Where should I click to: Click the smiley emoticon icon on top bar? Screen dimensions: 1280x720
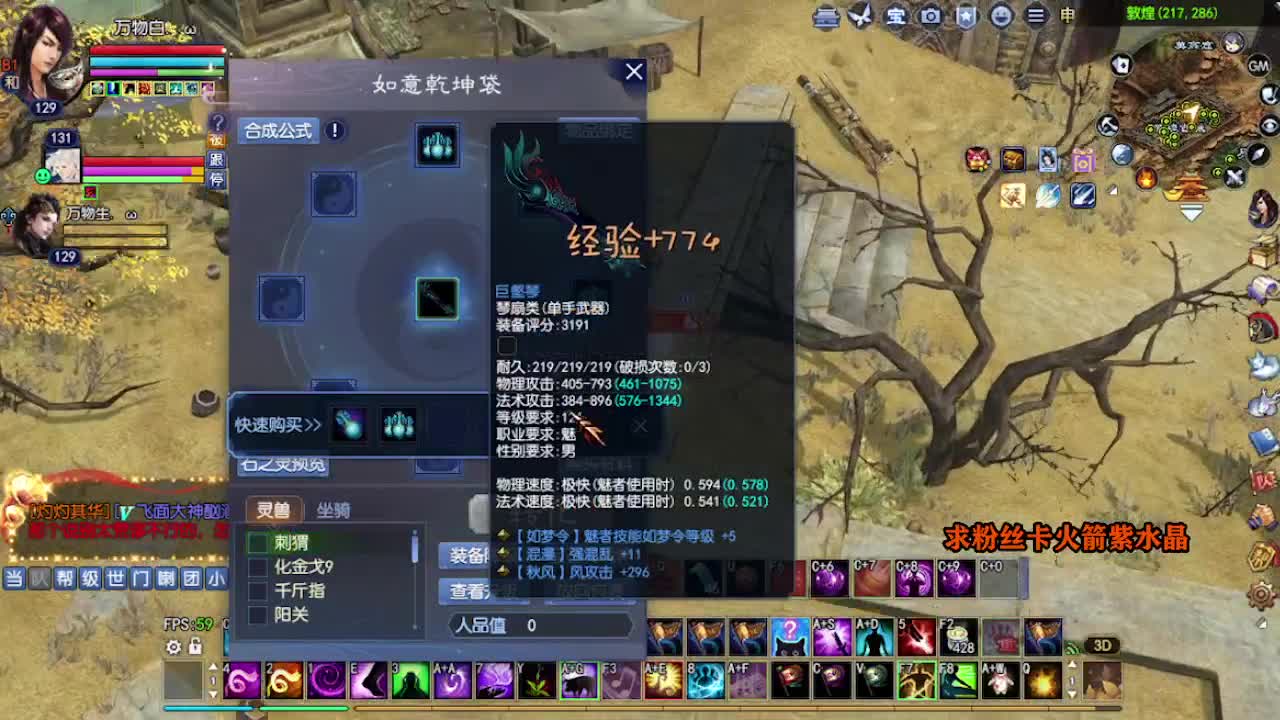[x=1000, y=16]
